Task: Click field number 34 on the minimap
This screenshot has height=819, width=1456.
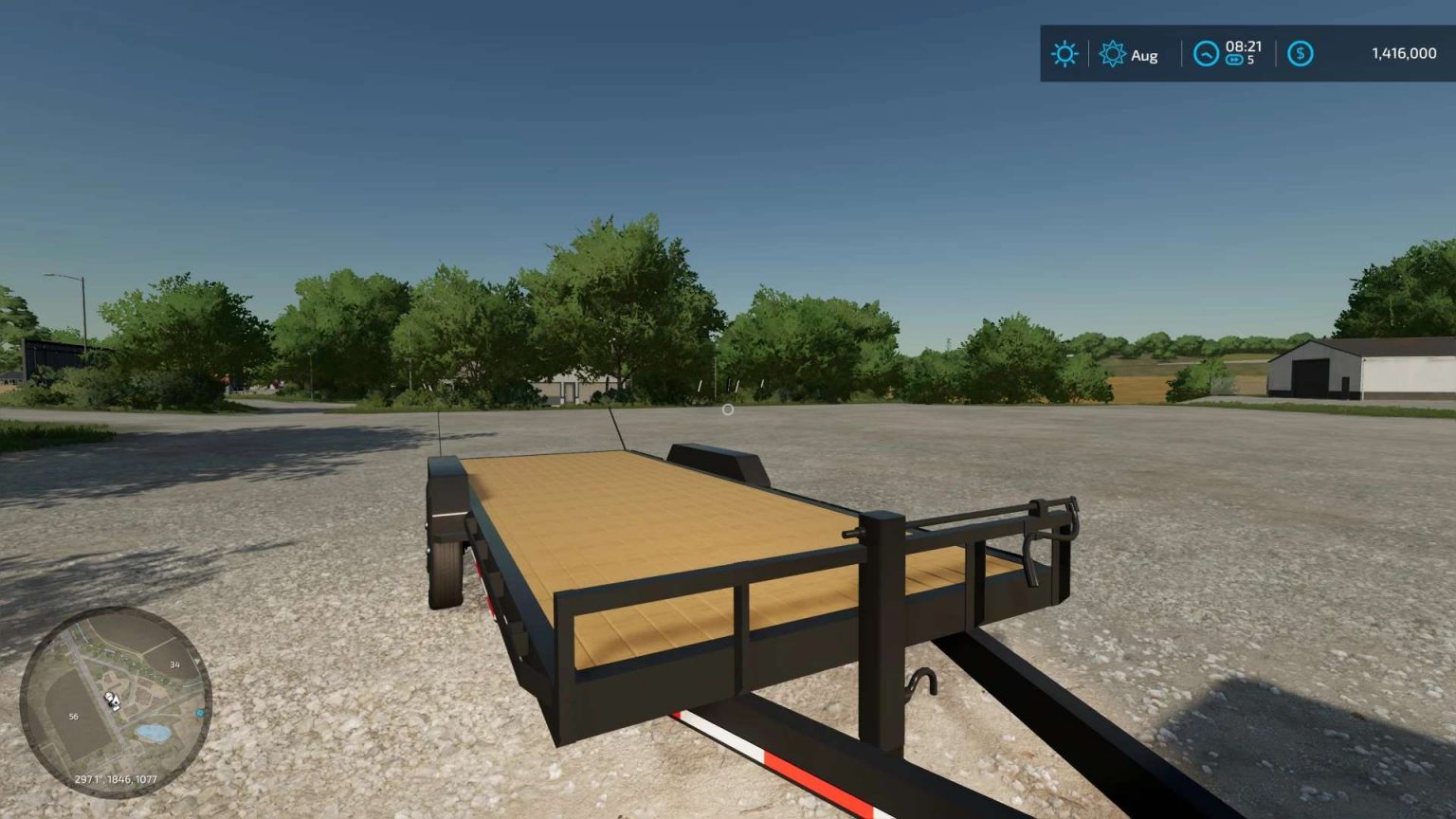Action: 173,664
